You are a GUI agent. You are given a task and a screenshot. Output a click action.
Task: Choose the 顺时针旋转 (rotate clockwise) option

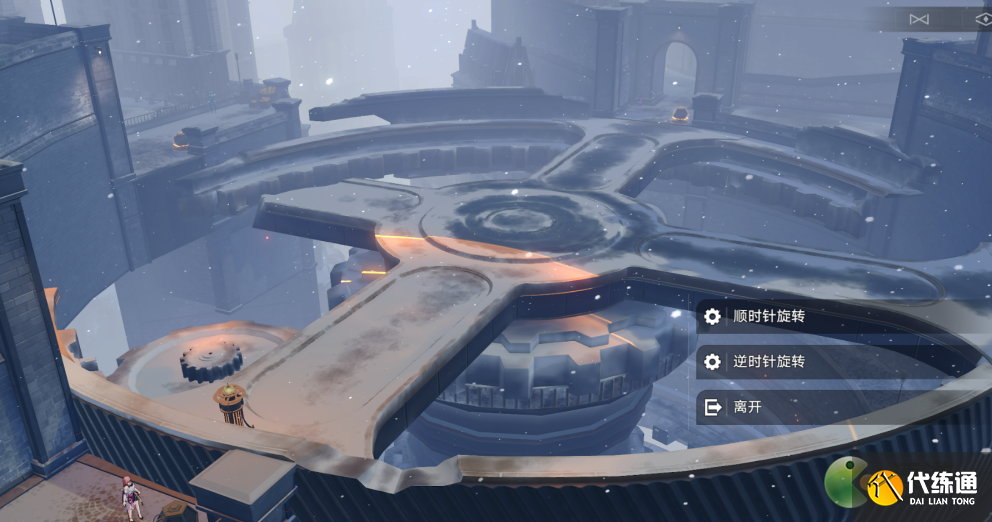click(768, 317)
